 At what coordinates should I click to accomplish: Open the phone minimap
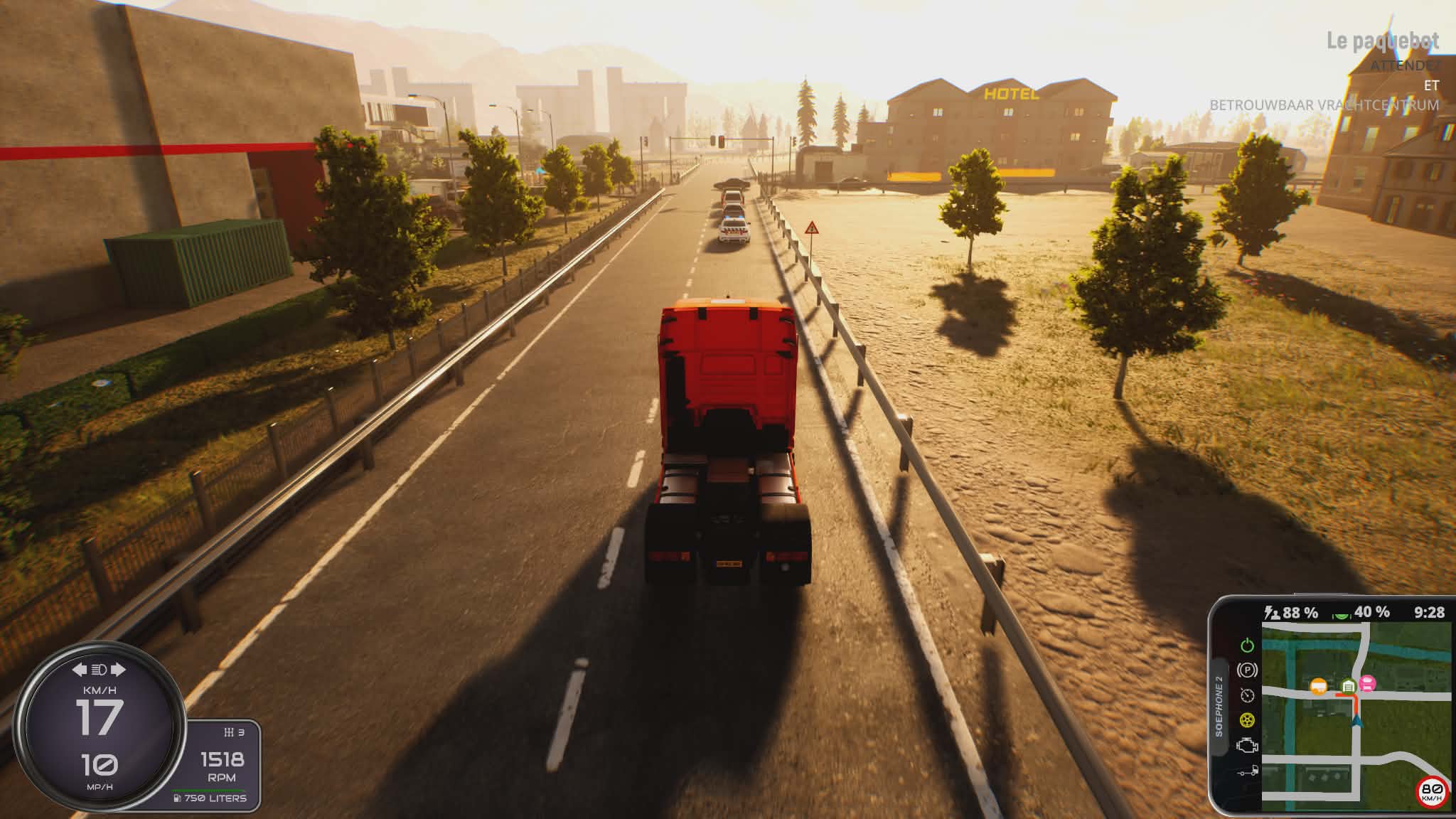(x=1355, y=717)
